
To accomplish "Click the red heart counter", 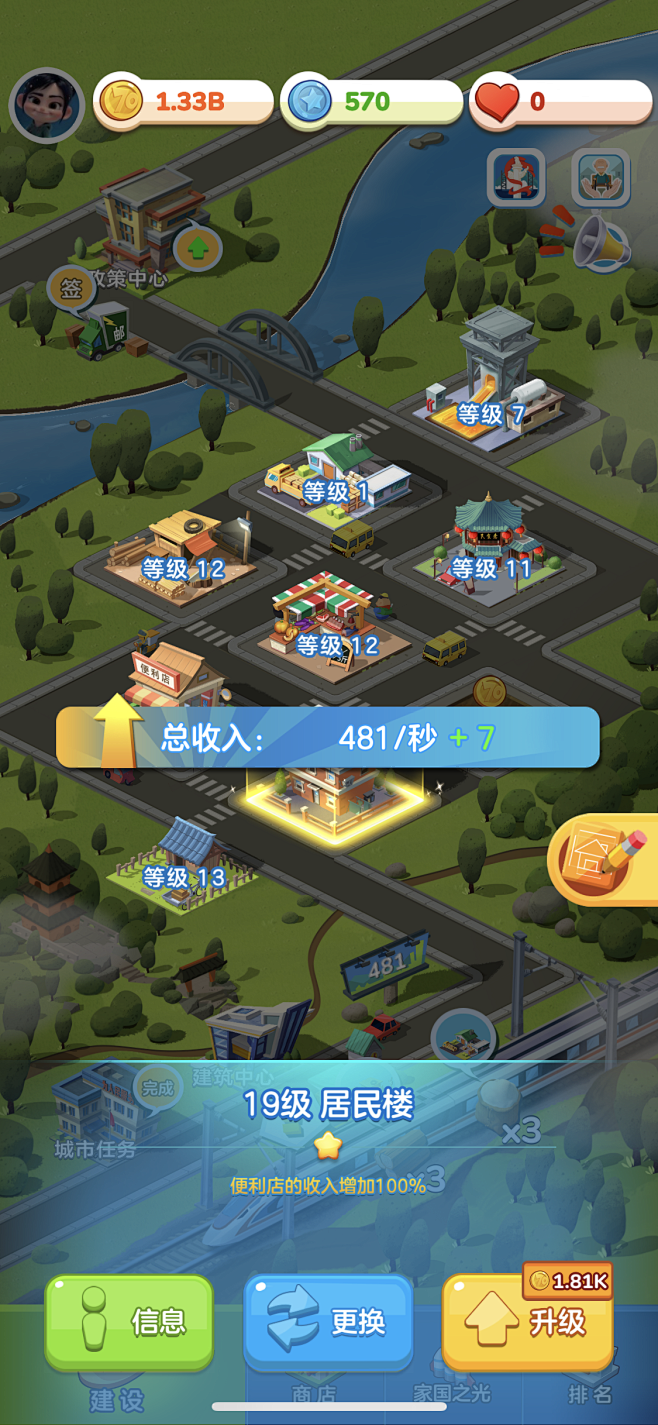I will coord(560,102).
